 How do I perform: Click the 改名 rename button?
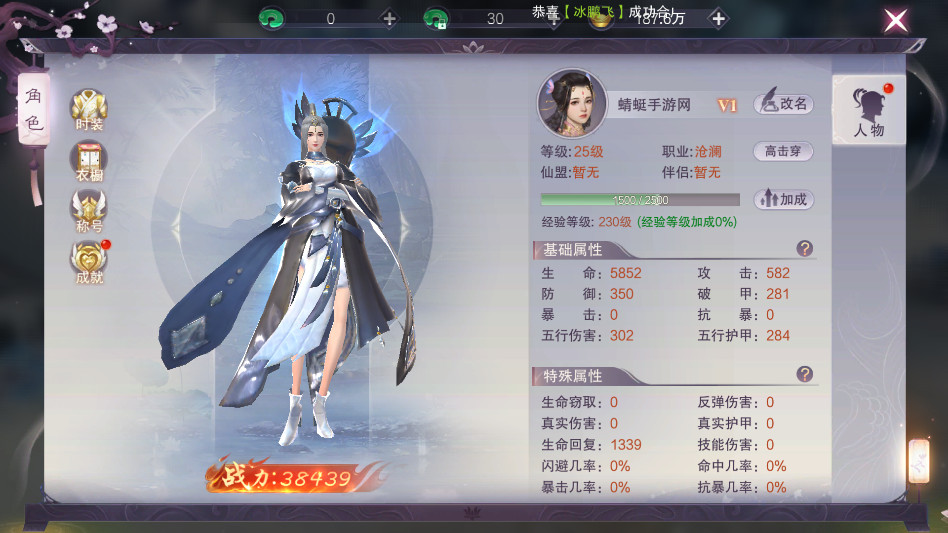point(783,103)
